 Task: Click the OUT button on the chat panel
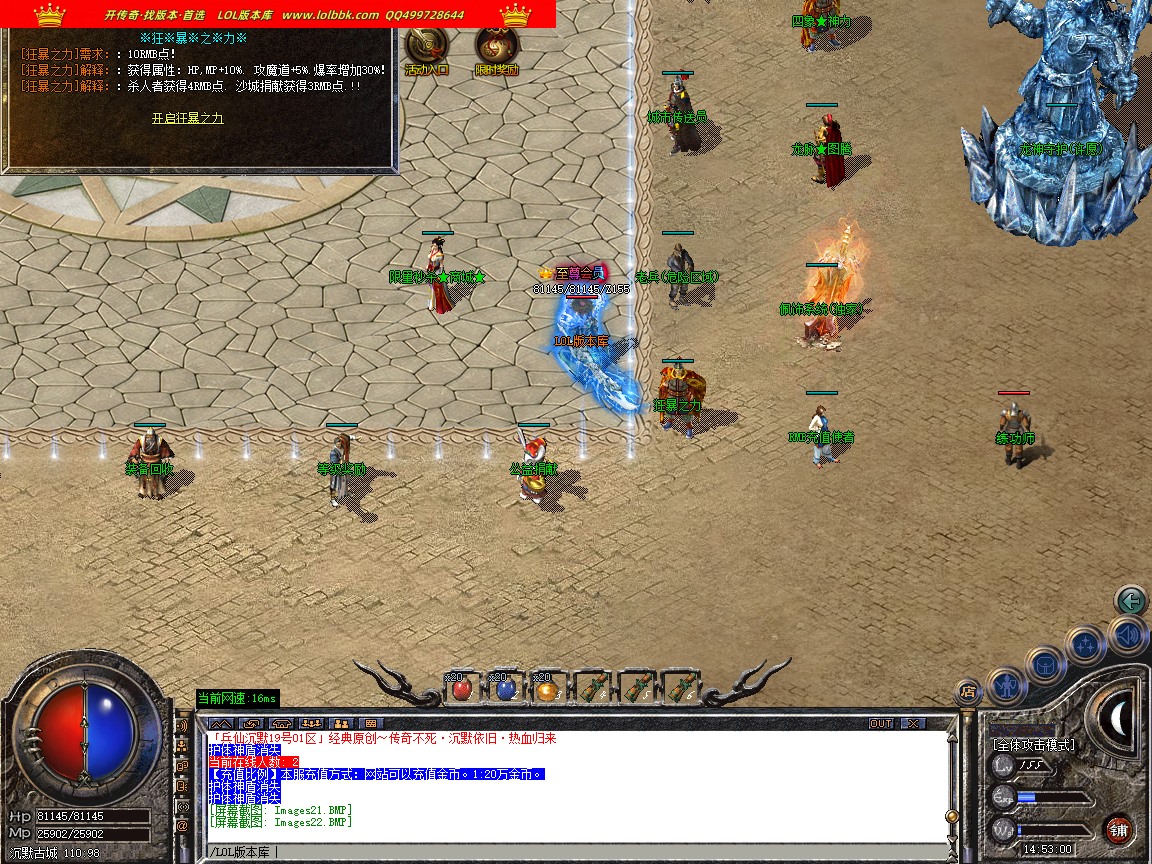pyautogui.click(x=880, y=723)
